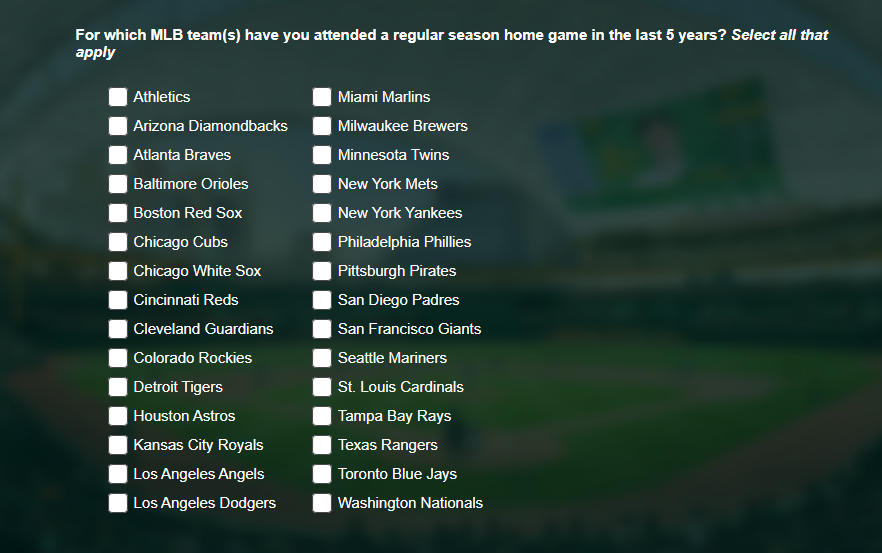Select Arizona Diamondbacks checkbox
Viewport: 882px width, 553px height.
(x=118, y=126)
